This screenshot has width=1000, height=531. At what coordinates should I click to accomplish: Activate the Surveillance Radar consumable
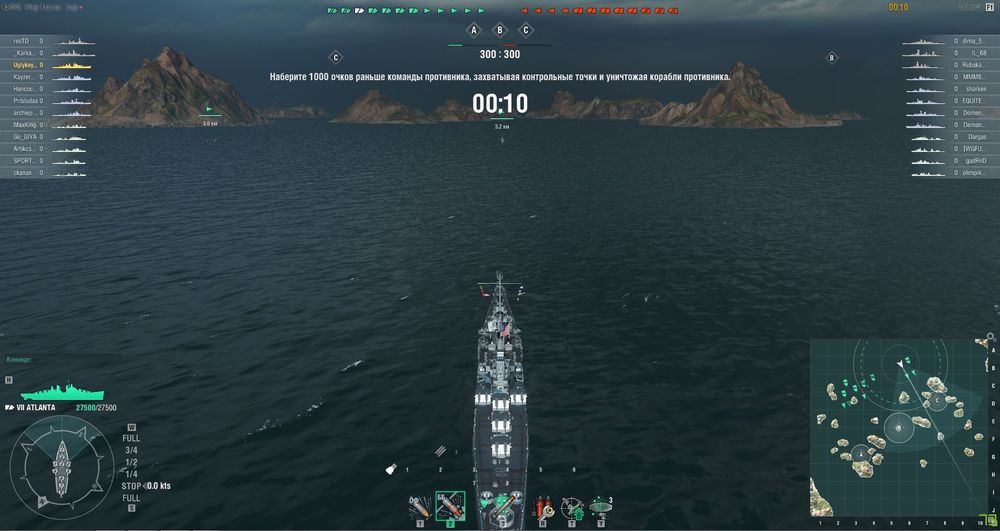pos(600,508)
